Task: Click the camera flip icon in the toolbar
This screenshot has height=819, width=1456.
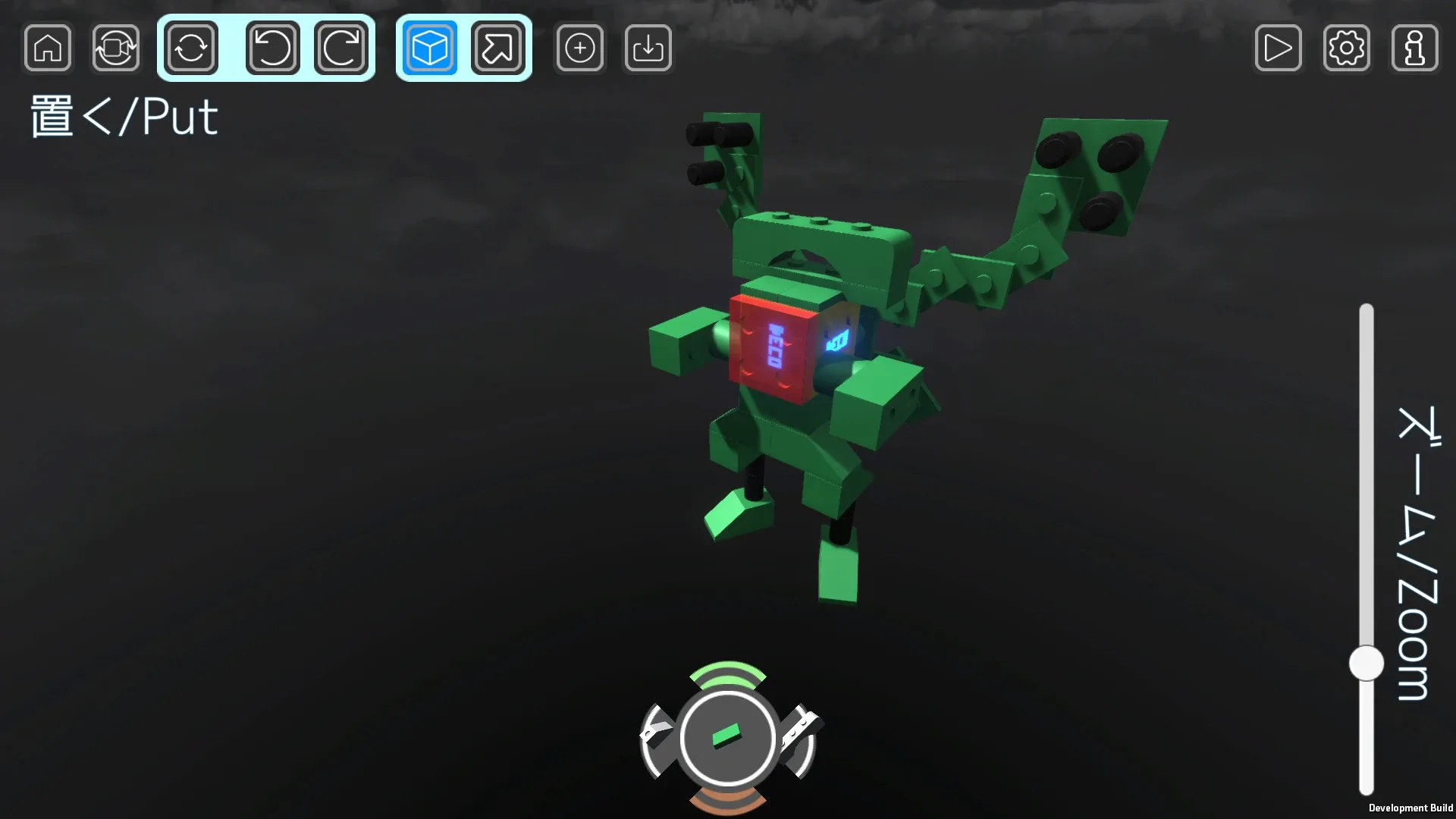Action: [x=115, y=48]
